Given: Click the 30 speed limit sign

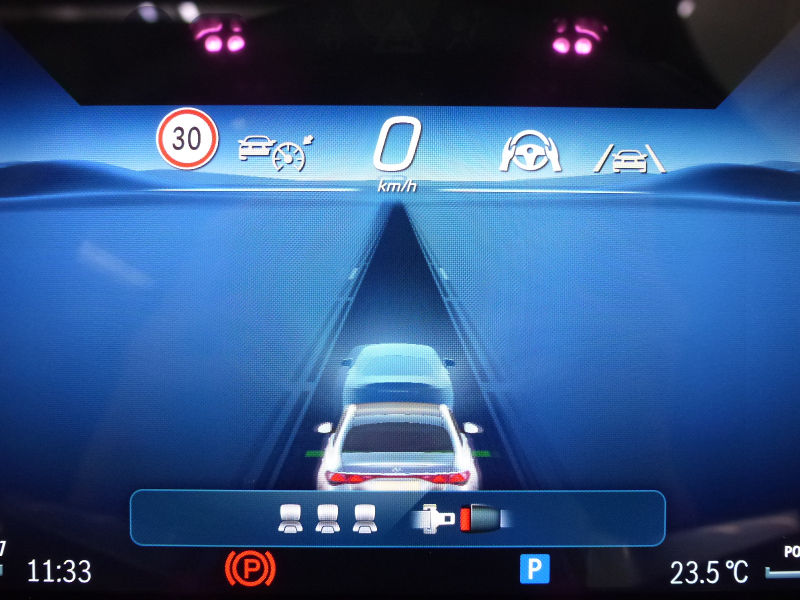Looking at the screenshot, I should click(187, 140).
